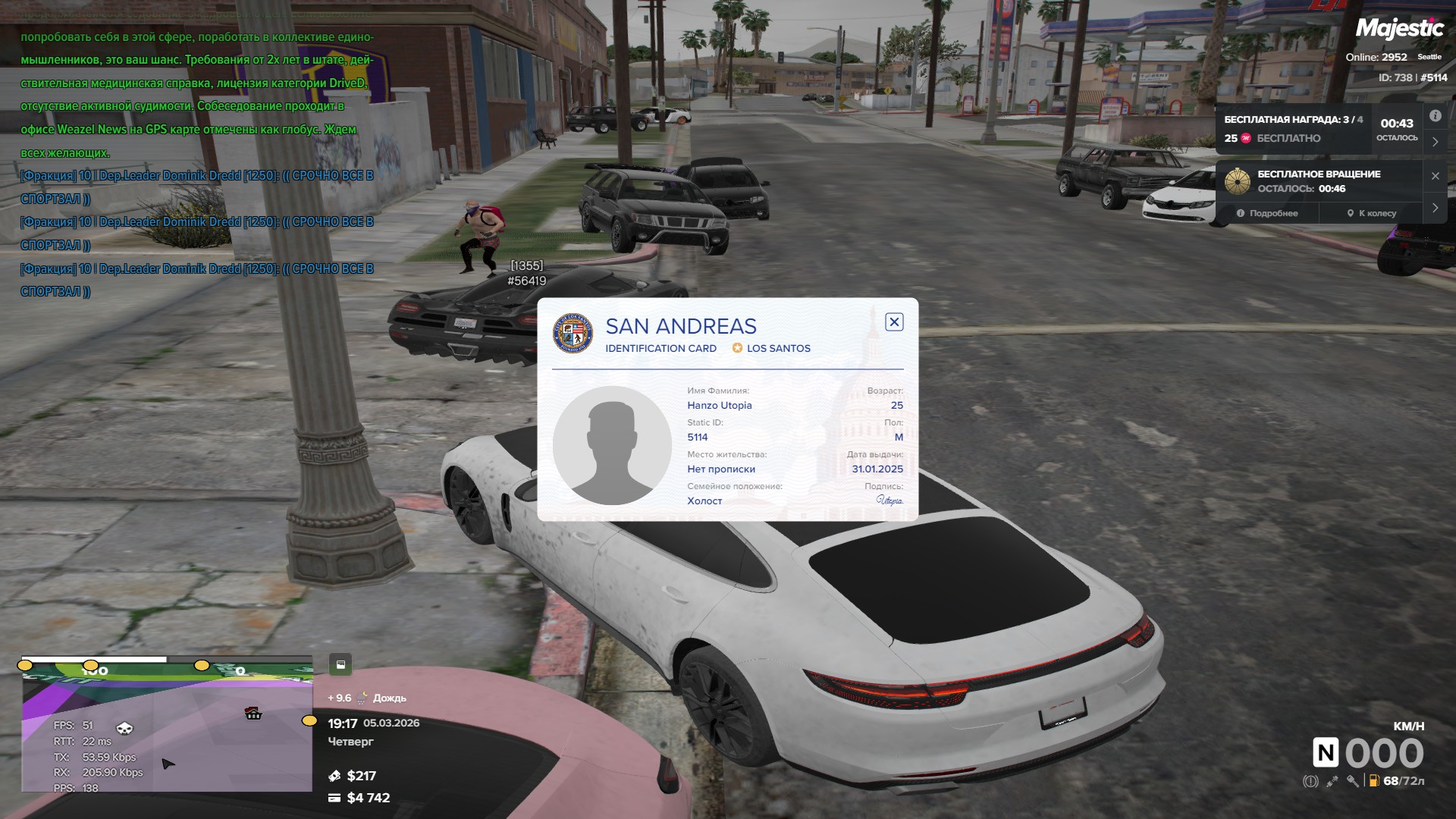Select the shop basket marker on minimap
The width and height of the screenshot is (1456, 819).
[253, 714]
